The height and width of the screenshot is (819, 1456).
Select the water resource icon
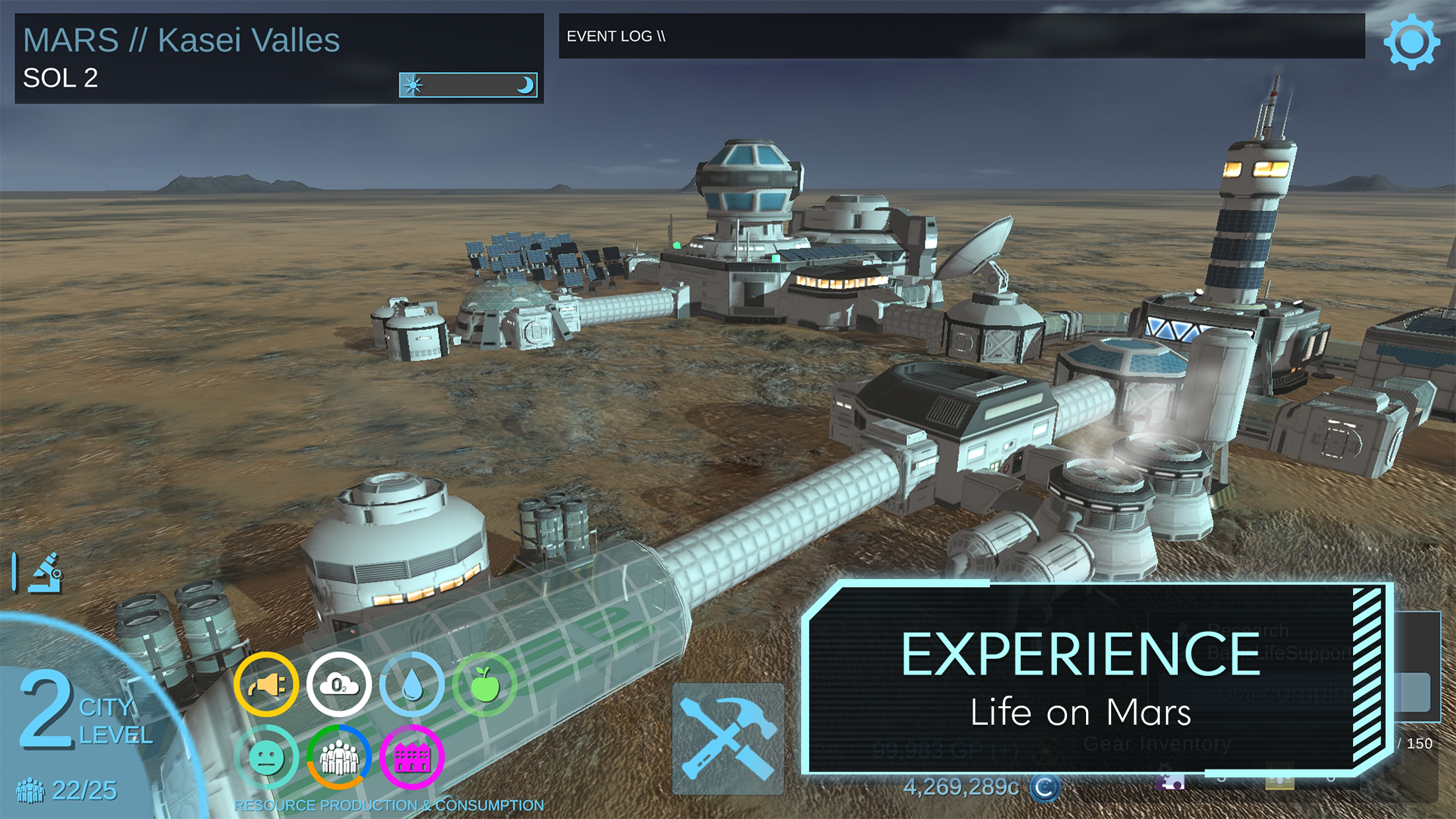(x=413, y=683)
